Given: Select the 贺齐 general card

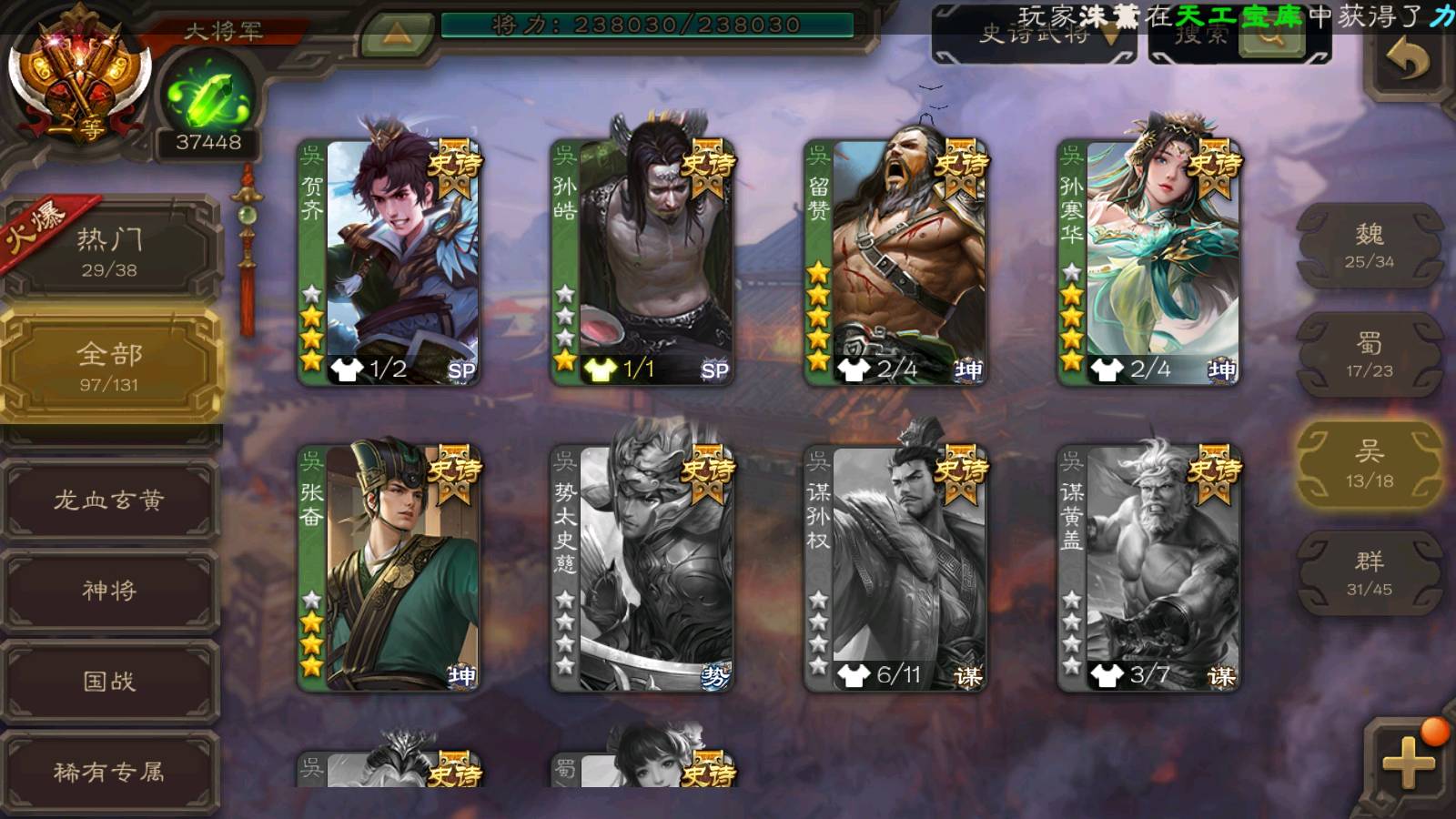Looking at the screenshot, I should click(x=389, y=262).
